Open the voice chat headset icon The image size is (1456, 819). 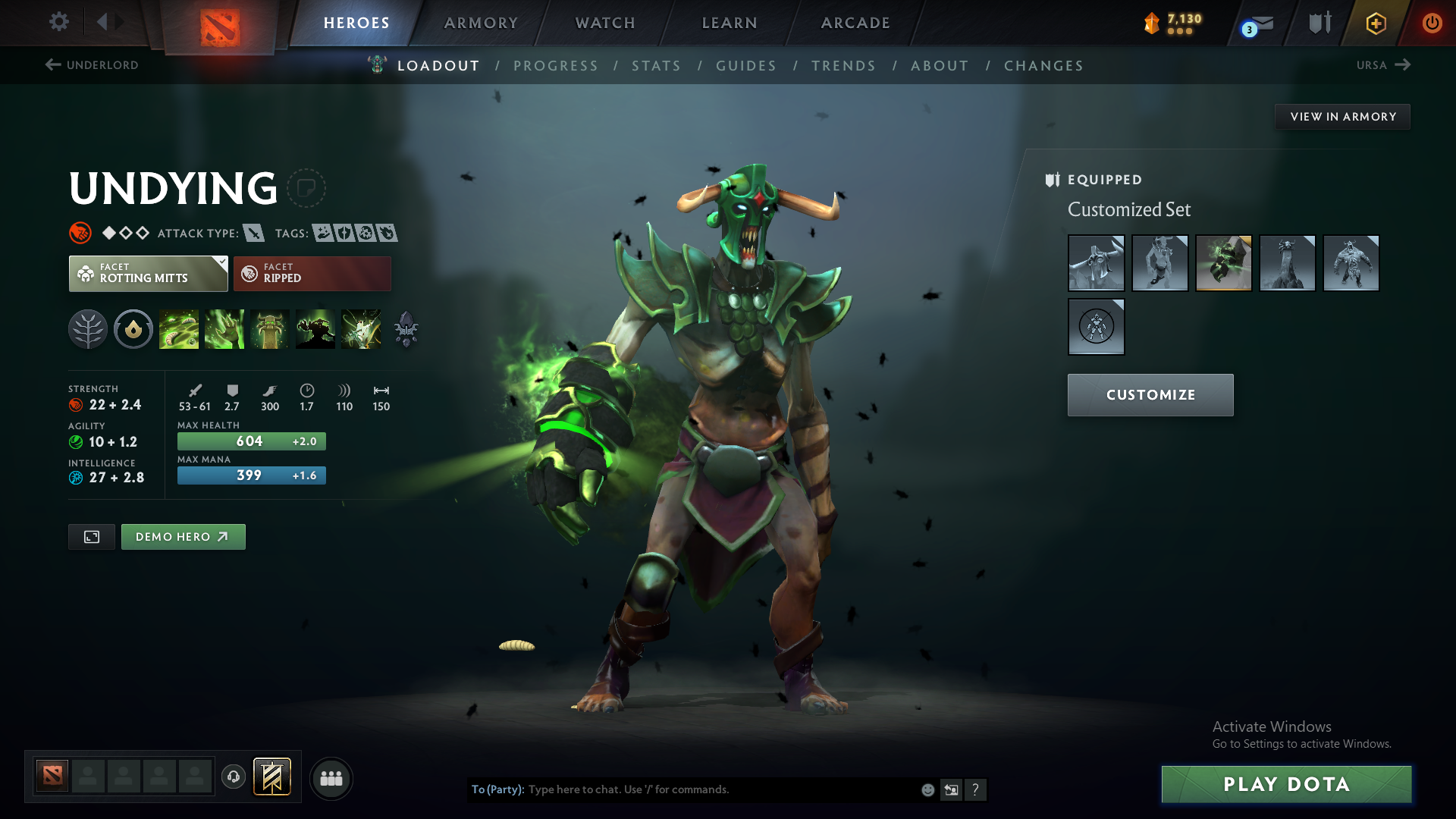tap(234, 778)
